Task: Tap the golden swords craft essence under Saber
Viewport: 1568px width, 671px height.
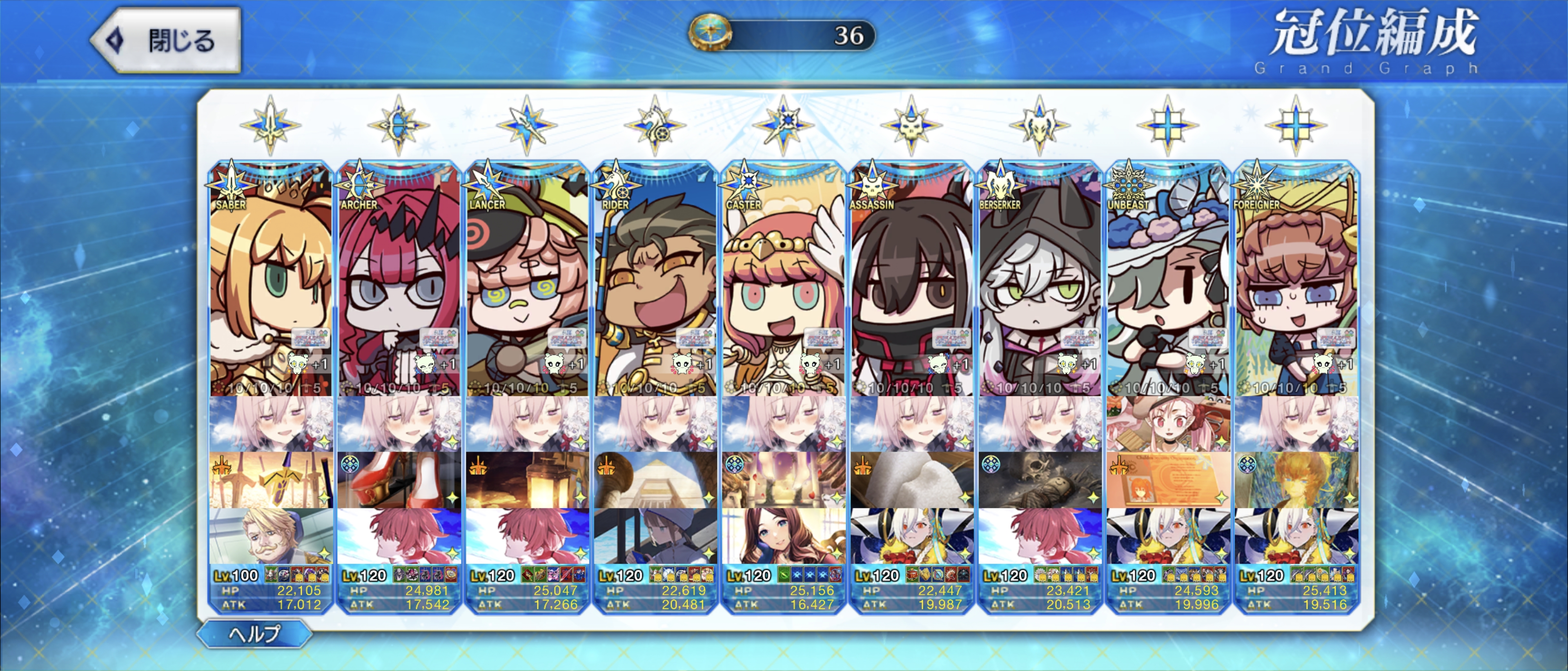Action: [x=271, y=480]
